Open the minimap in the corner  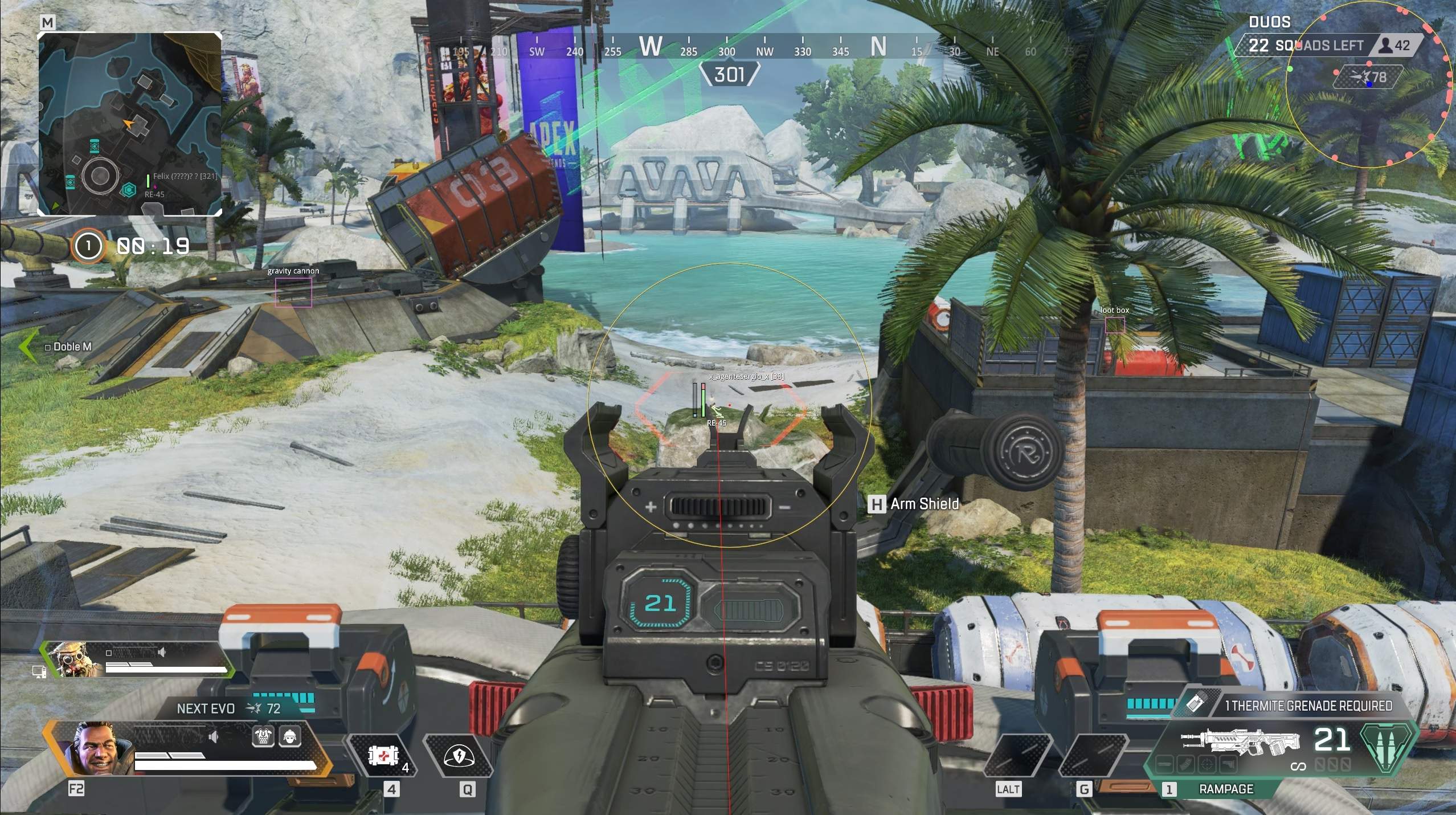tap(130, 124)
